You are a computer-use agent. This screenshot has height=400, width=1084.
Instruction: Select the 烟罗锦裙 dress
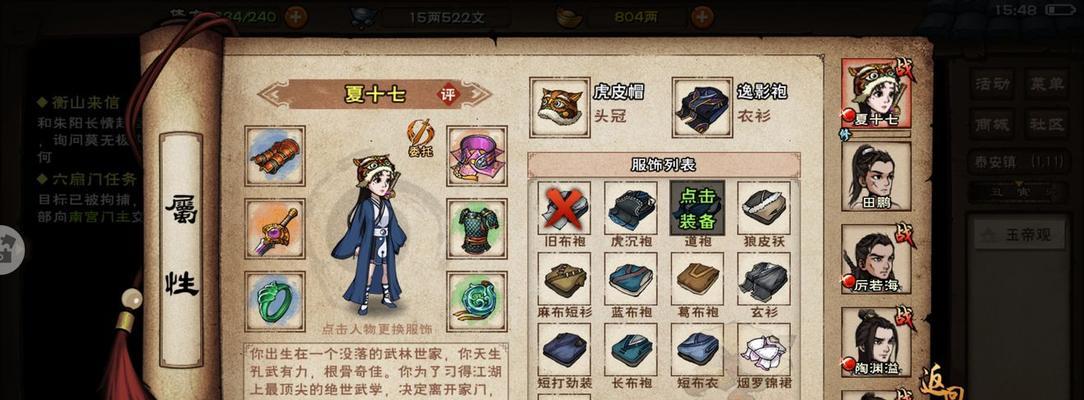pos(763,348)
